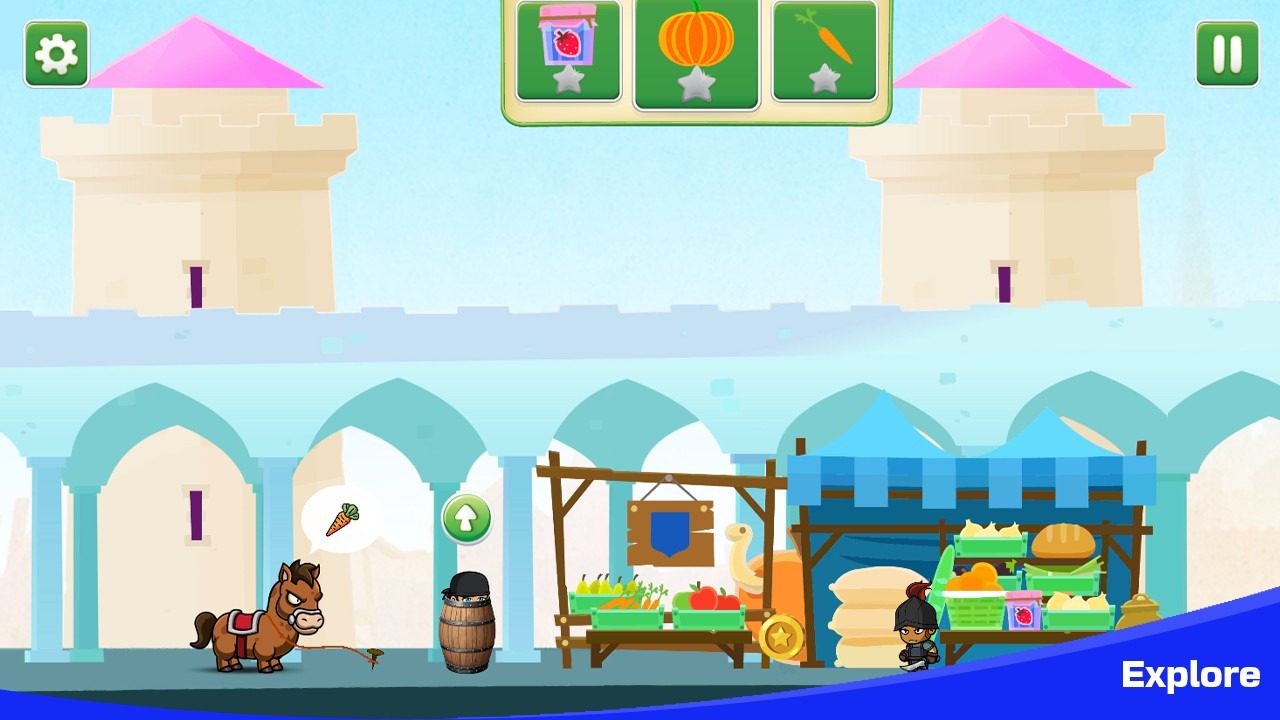Tap the green upgrade arrow above the barrel
Viewport: 1280px width, 720px height.
pos(468,519)
